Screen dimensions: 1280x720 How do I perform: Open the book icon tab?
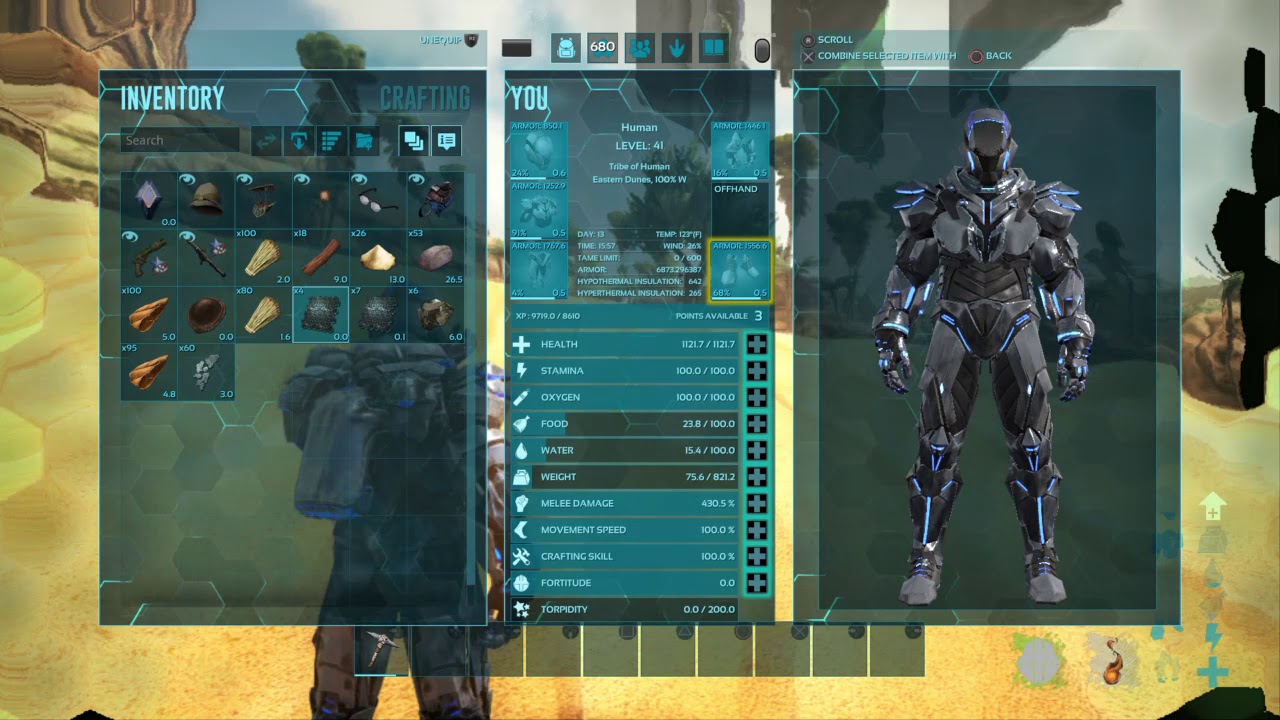pyautogui.click(x=713, y=48)
